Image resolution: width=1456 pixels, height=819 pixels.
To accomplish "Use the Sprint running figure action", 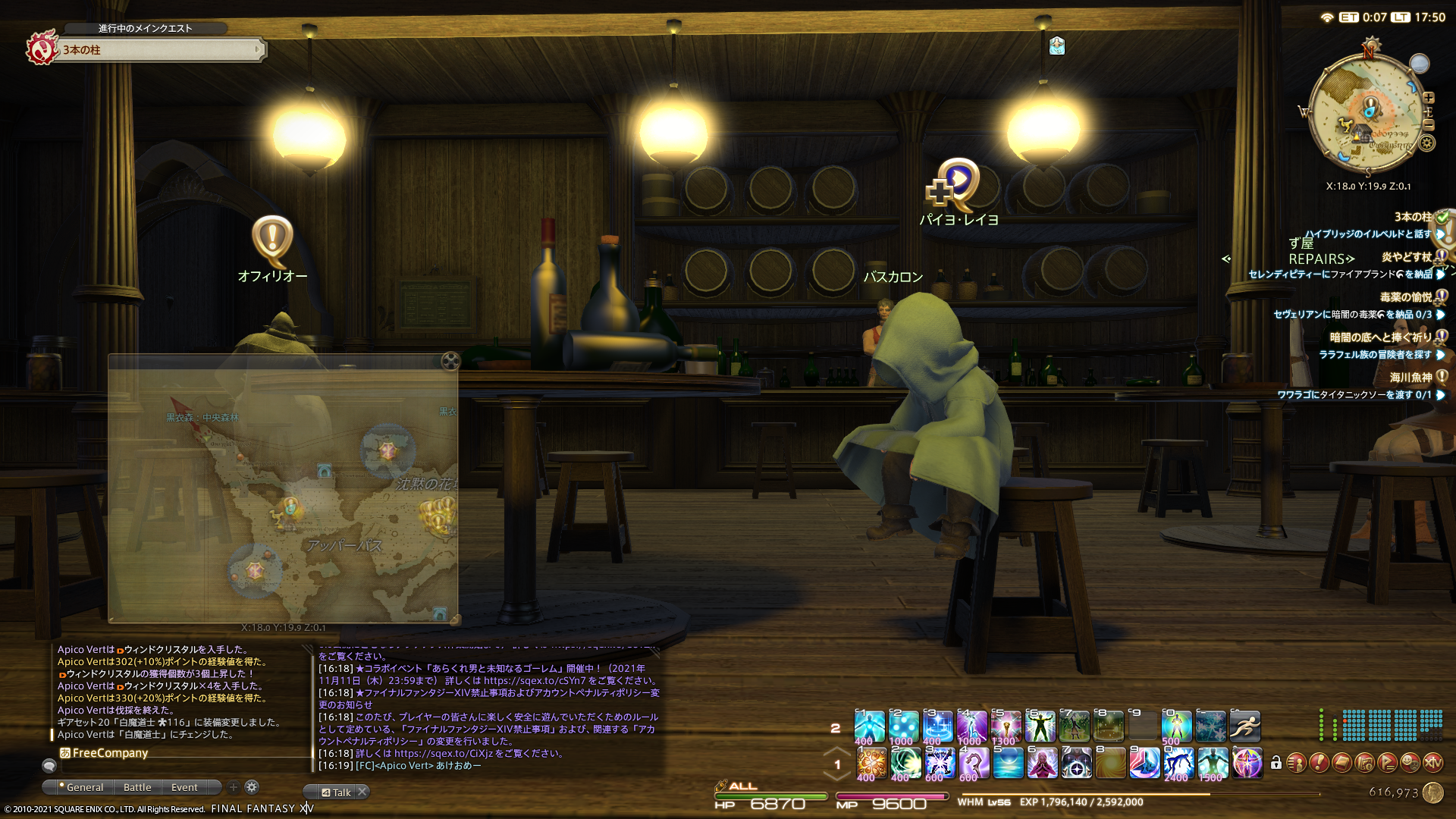I will [1244, 726].
